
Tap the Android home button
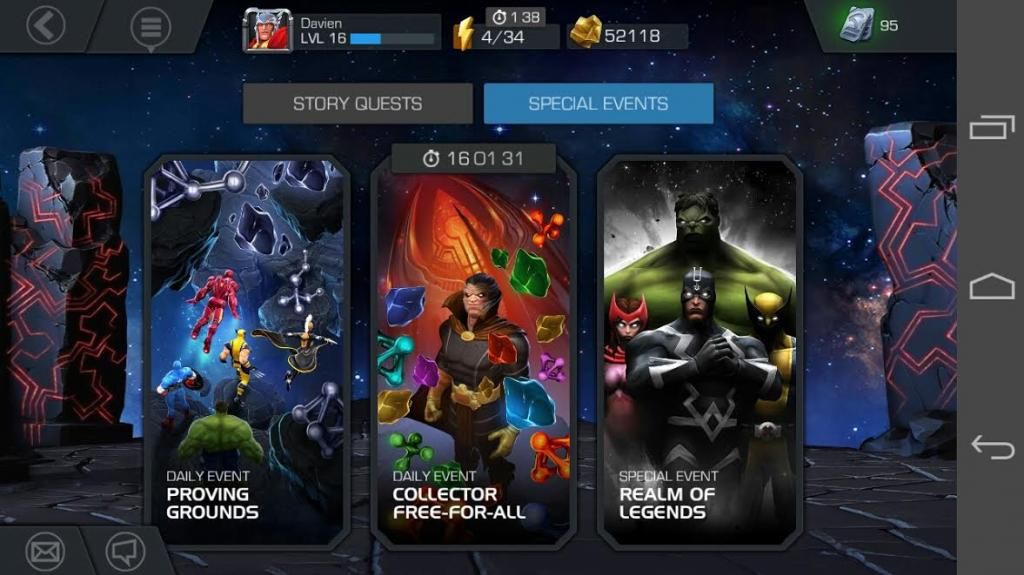[991, 288]
